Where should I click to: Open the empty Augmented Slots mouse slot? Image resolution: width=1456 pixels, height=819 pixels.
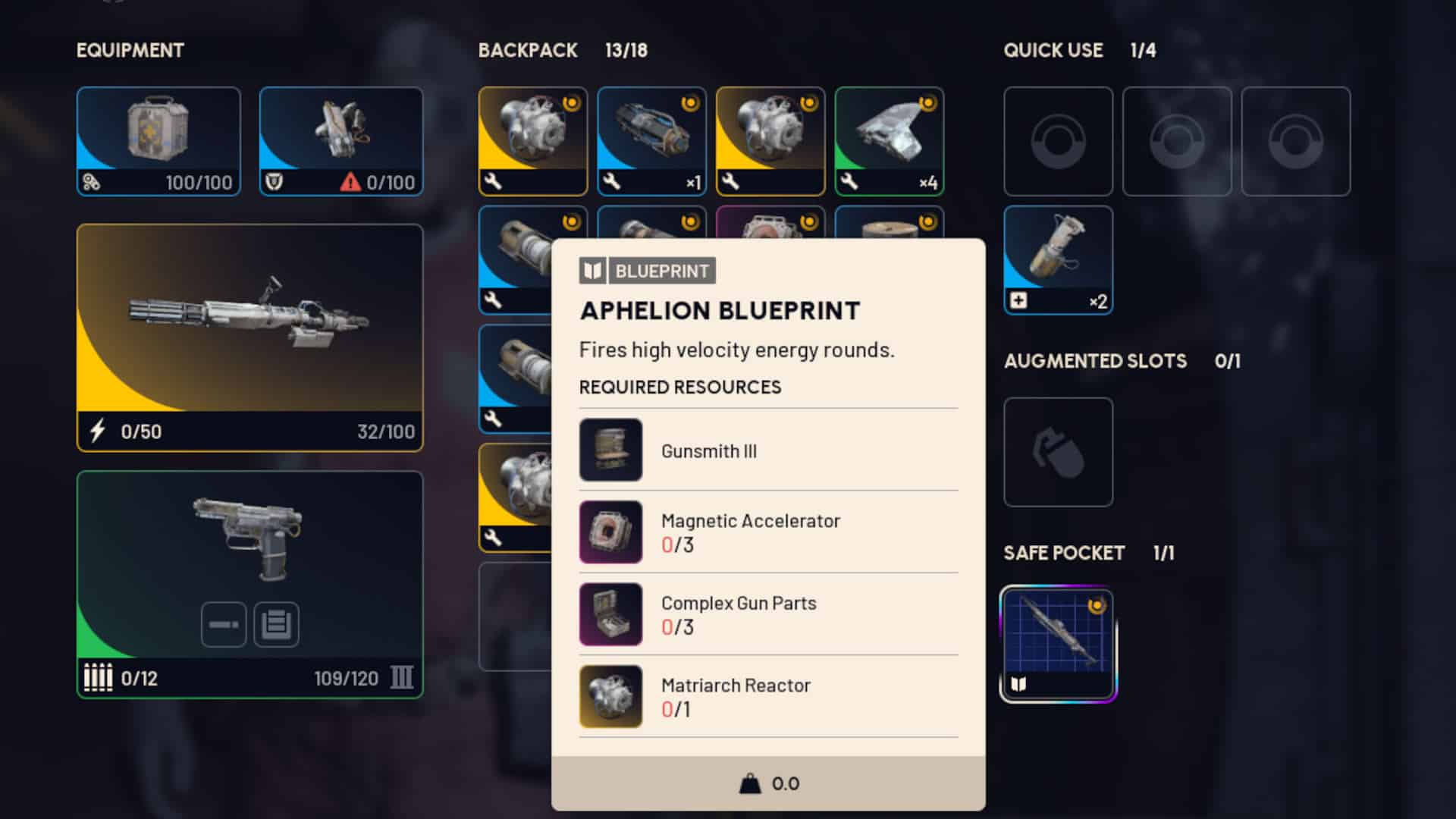tap(1058, 451)
